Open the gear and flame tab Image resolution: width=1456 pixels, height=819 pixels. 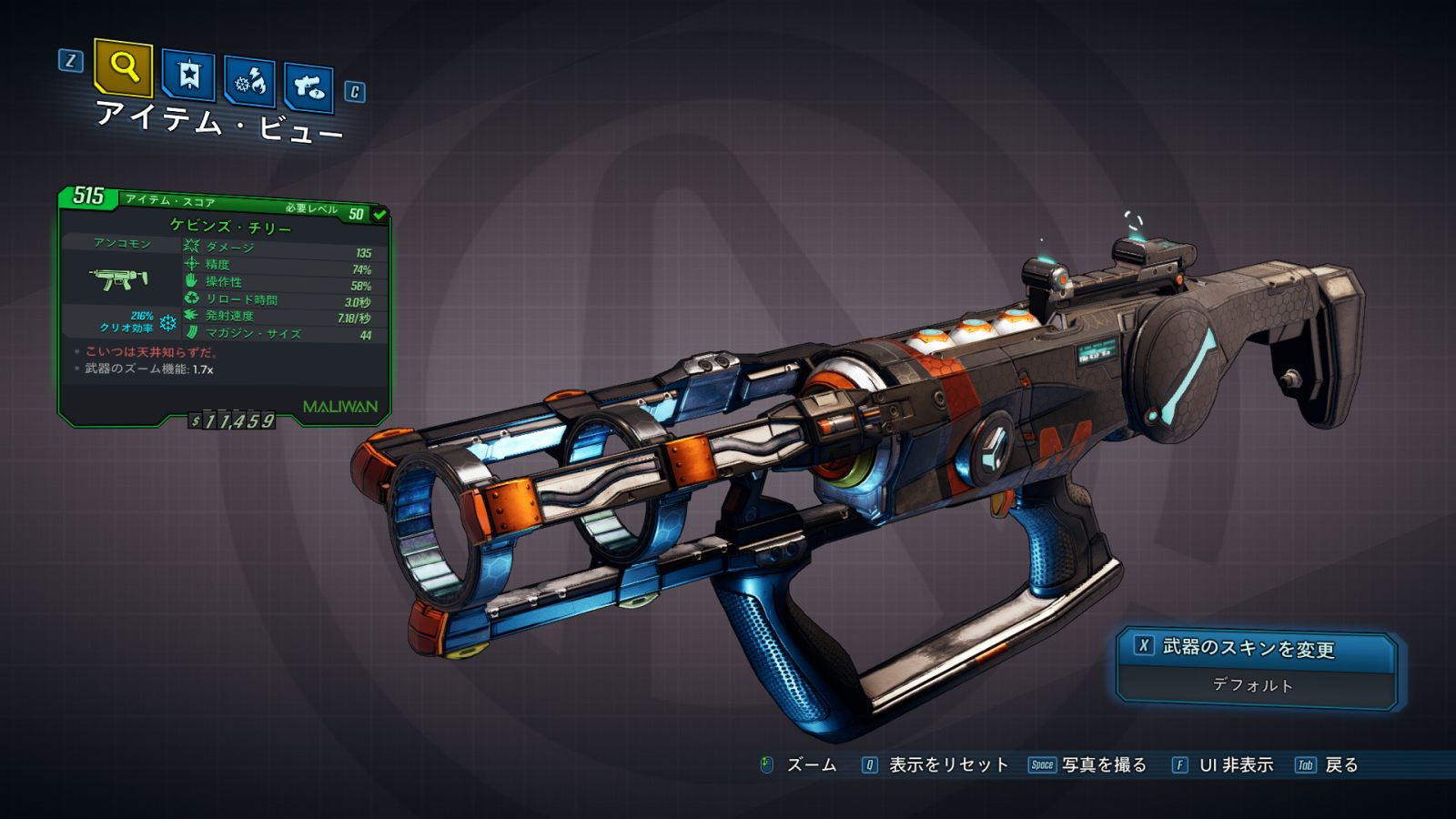pyautogui.click(x=250, y=83)
